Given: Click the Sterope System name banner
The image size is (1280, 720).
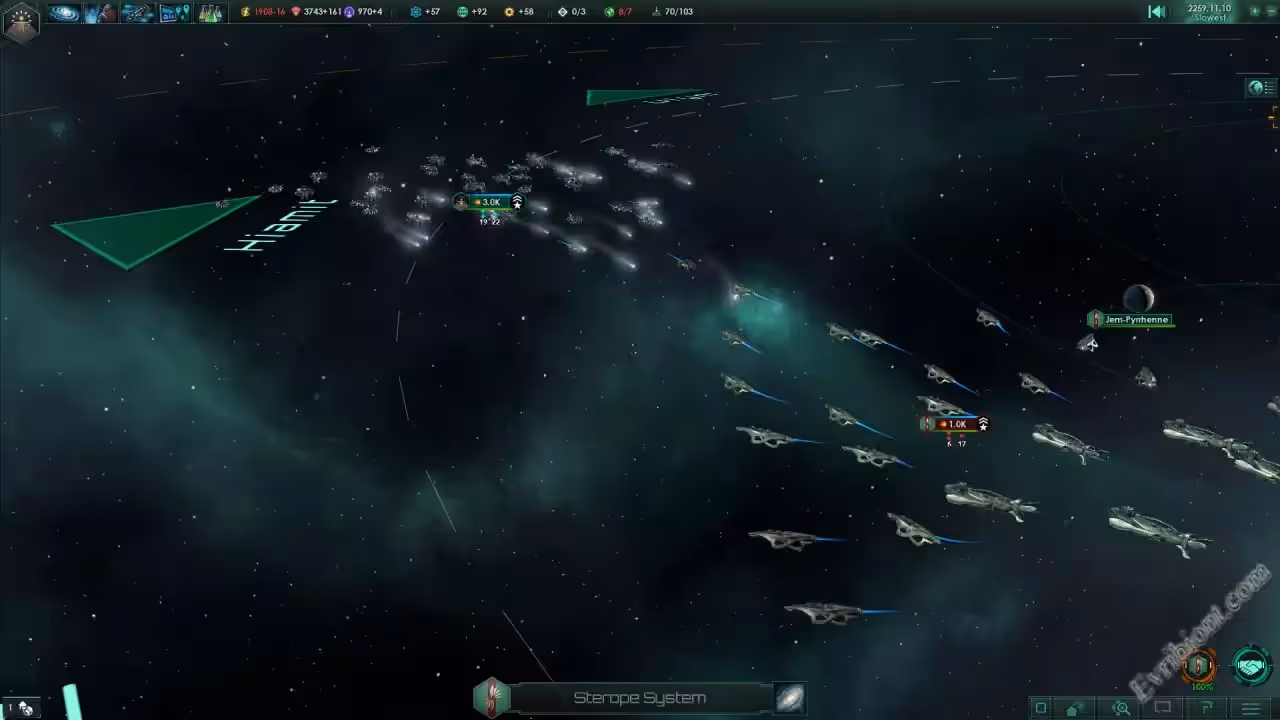Looking at the screenshot, I should [639, 698].
